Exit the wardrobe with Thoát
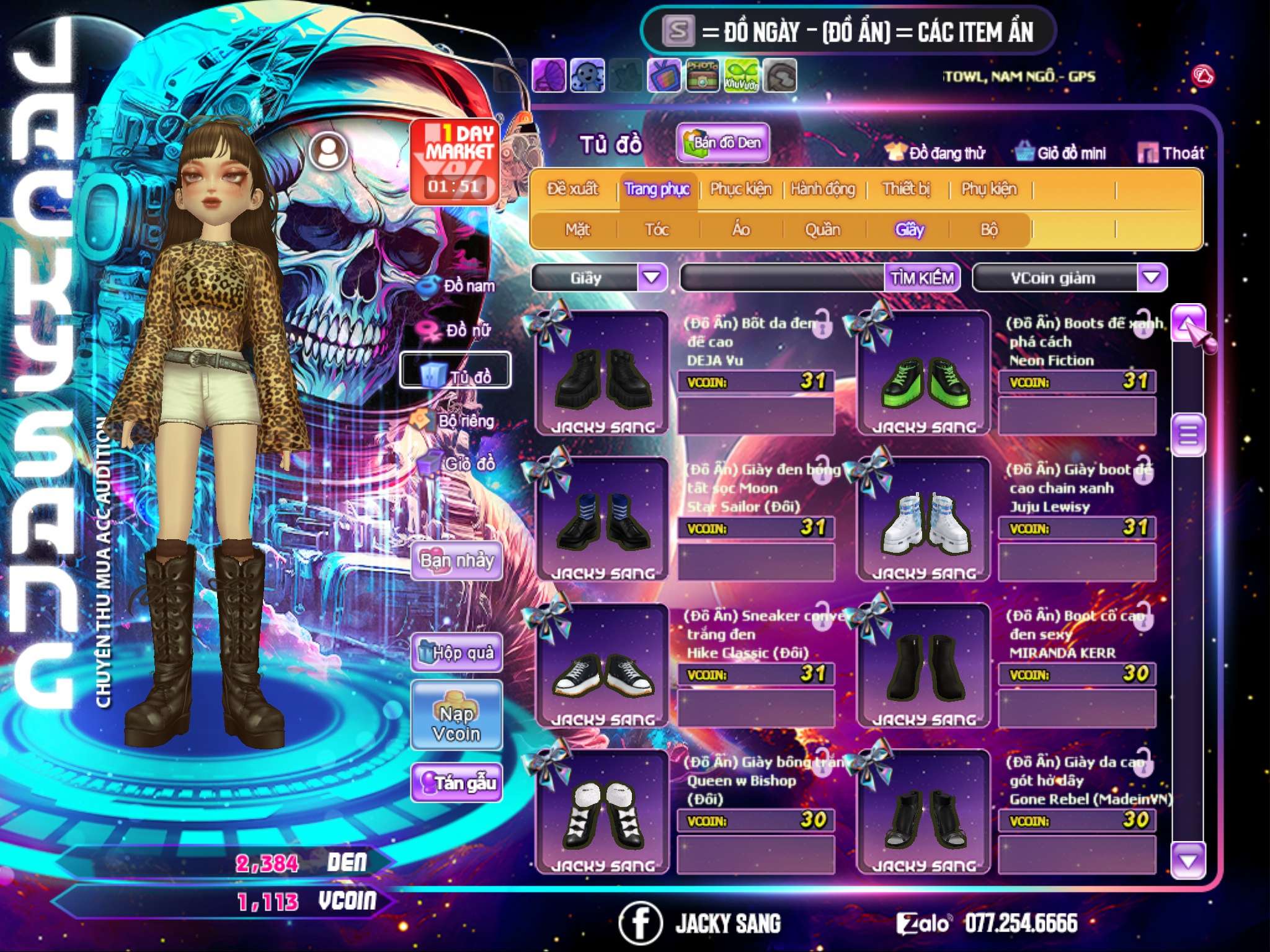1270x952 pixels. [x=1171, y=153]
